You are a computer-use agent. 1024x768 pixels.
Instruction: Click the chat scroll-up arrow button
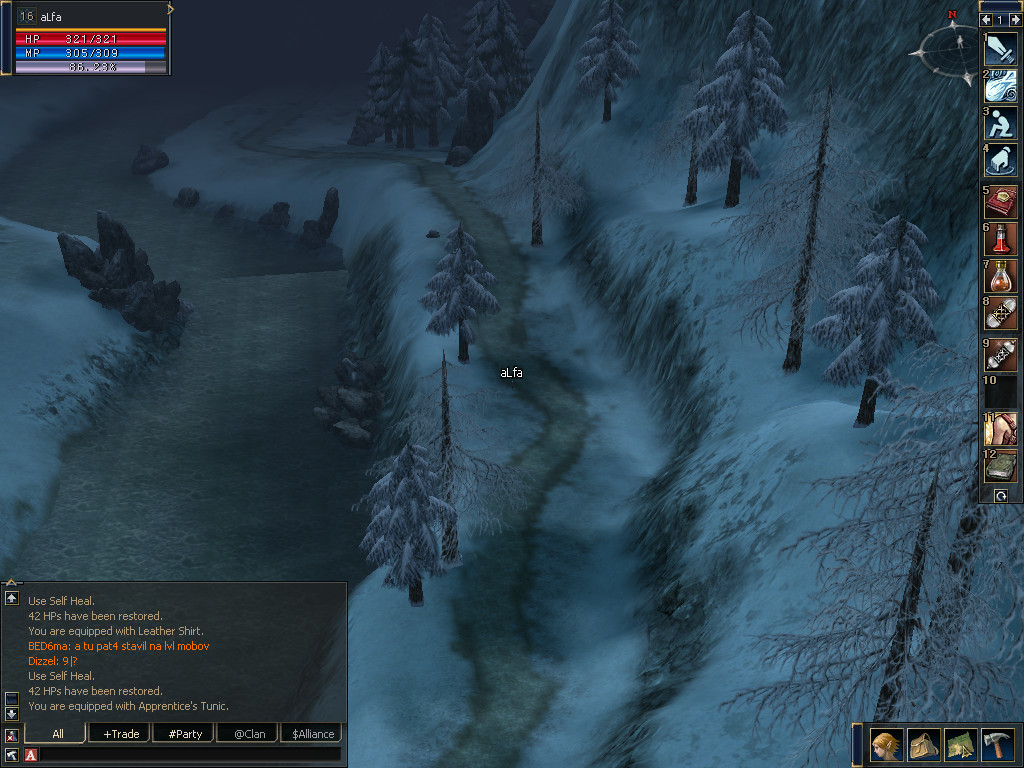(12, 598)
